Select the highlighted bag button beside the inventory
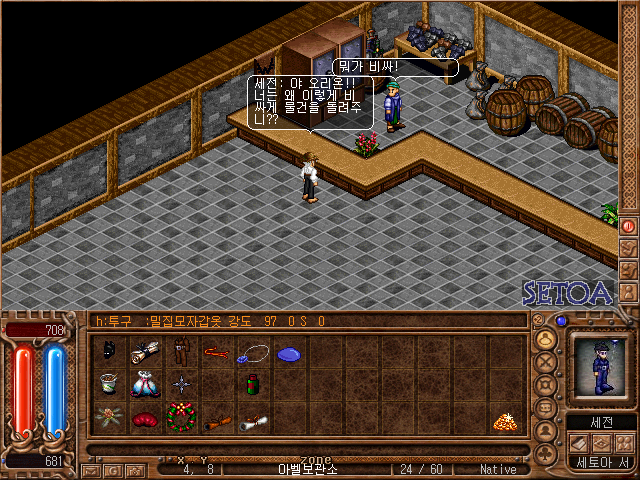The height and width of the screenshot is (480, 640). click(546, 338)
